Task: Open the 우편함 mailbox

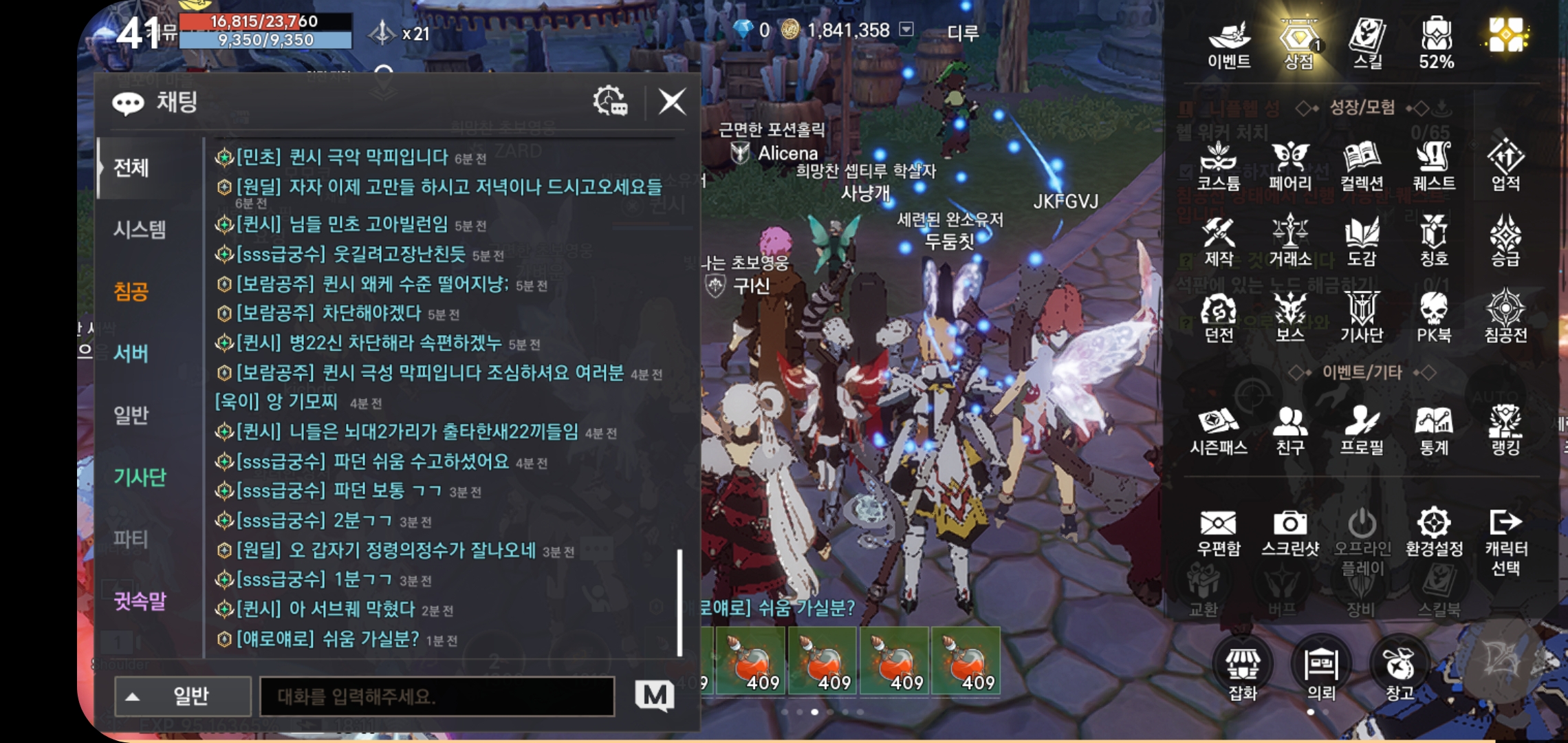Action: click(1219, 533)
